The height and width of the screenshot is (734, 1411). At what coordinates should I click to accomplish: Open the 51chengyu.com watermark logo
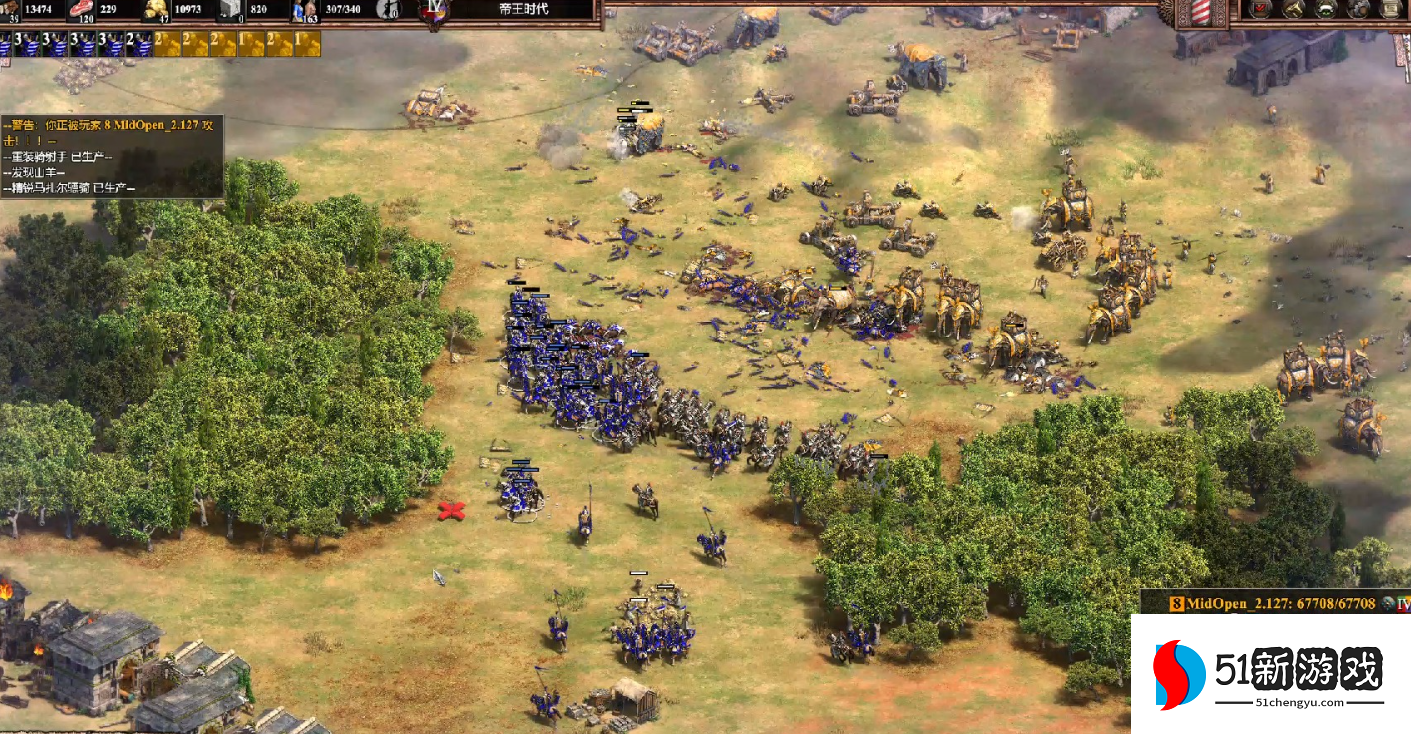pos(1270,674)
